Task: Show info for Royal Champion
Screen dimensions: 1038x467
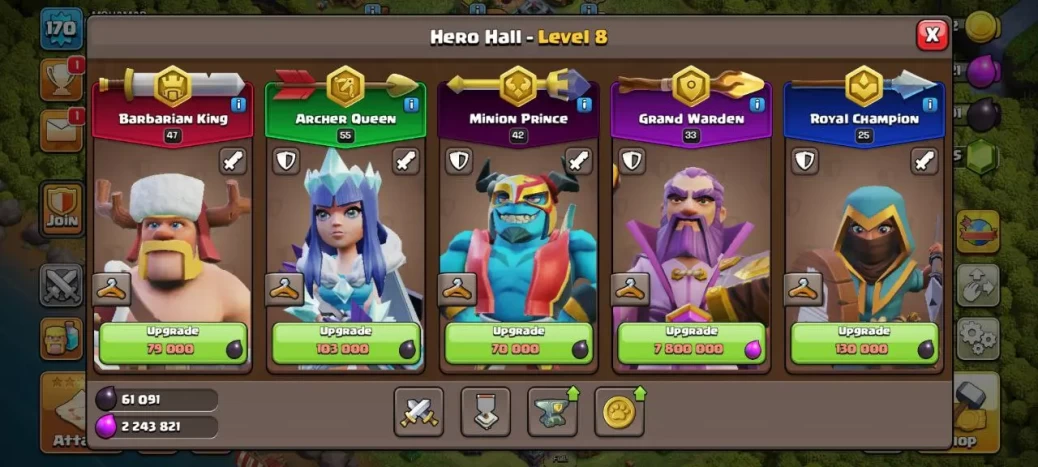Action: click(x=930, y=103)
